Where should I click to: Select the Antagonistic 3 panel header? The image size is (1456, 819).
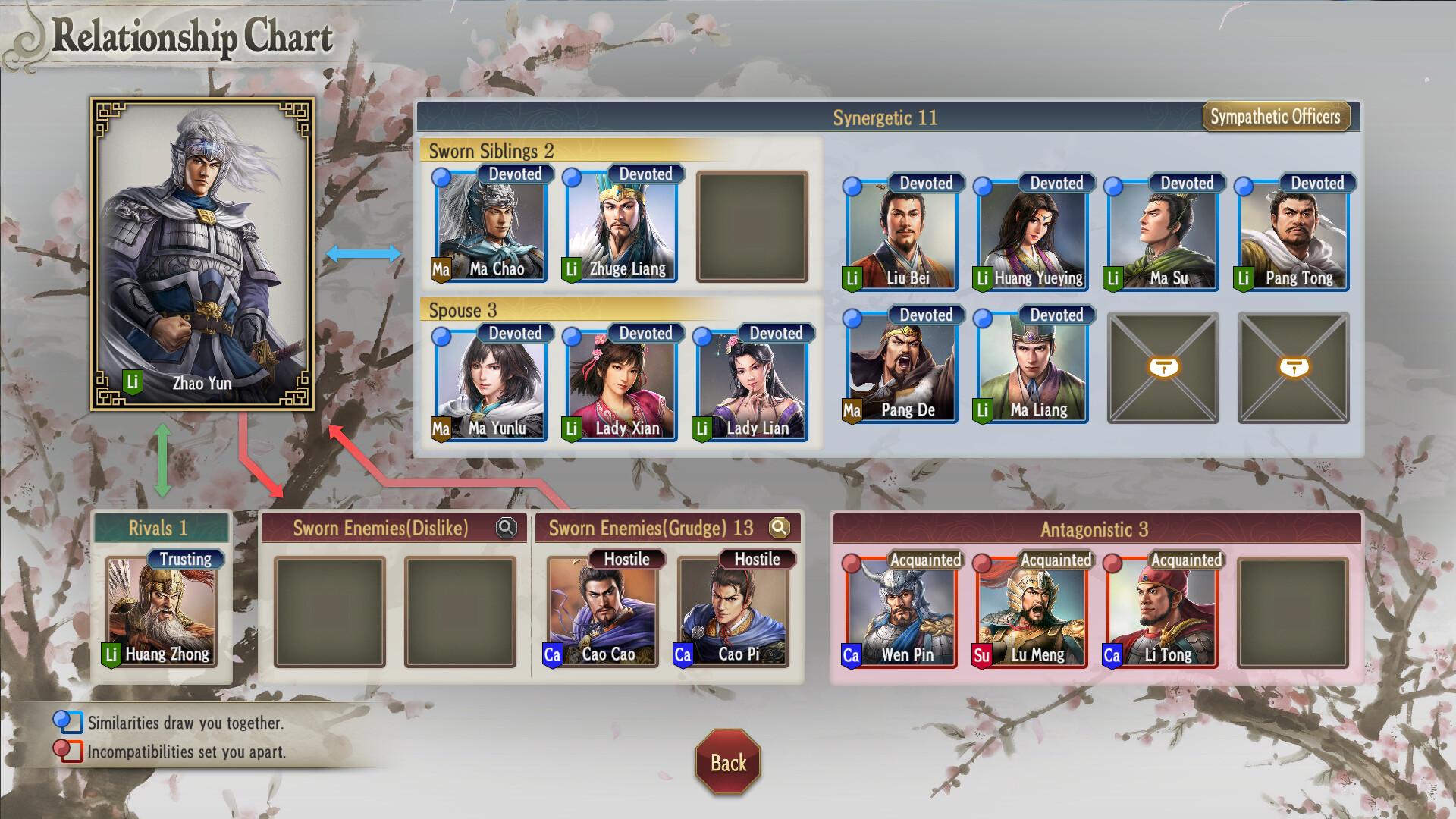1096,529
